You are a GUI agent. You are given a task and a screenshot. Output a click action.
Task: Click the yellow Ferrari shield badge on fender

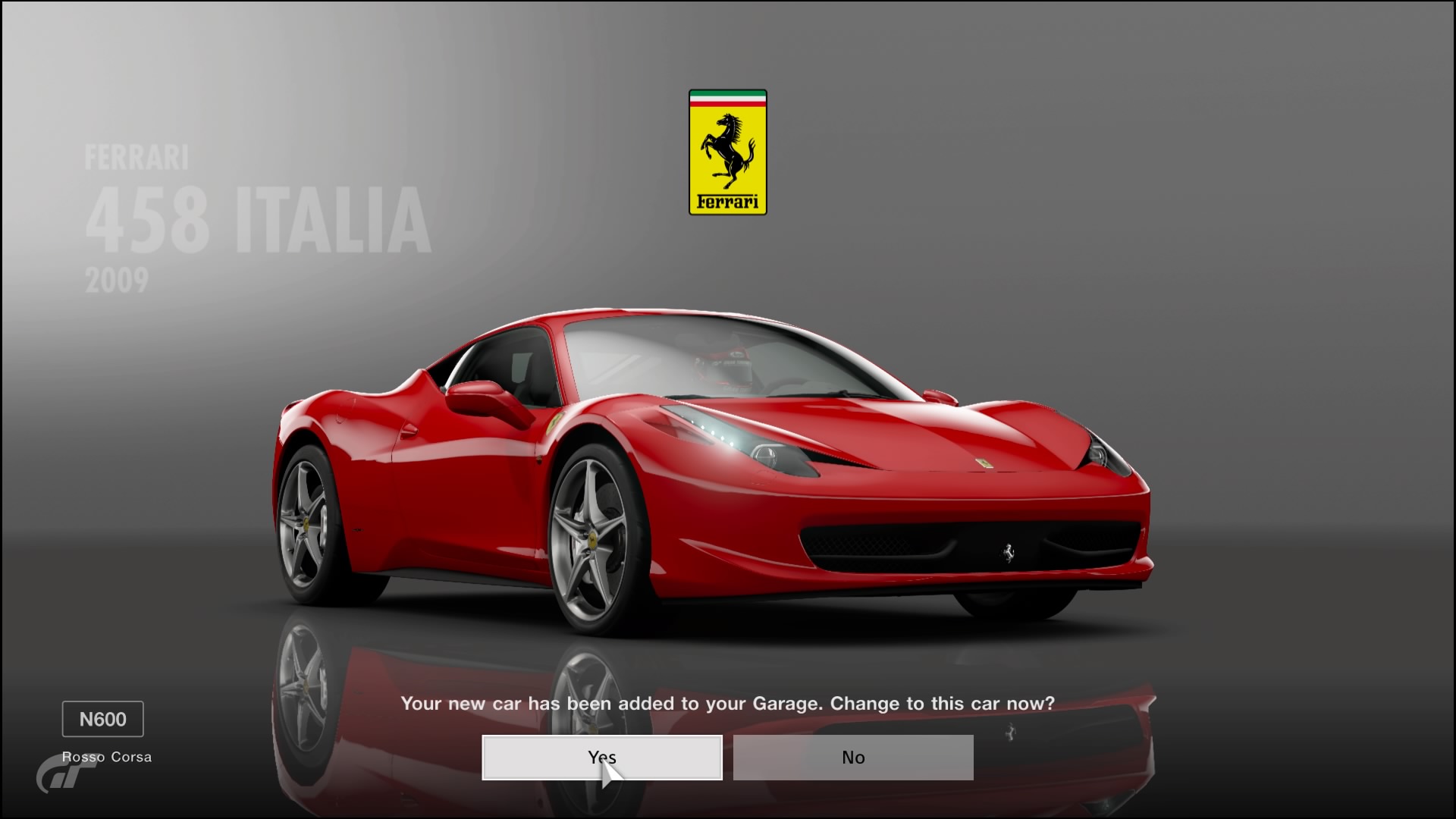click(554, 422)
